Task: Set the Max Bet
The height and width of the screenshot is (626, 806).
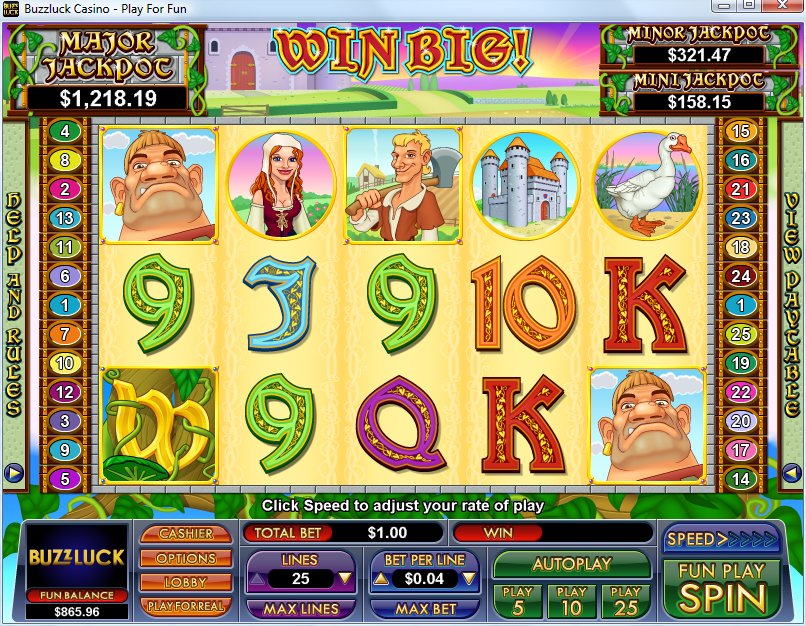Action: (426, 608)
